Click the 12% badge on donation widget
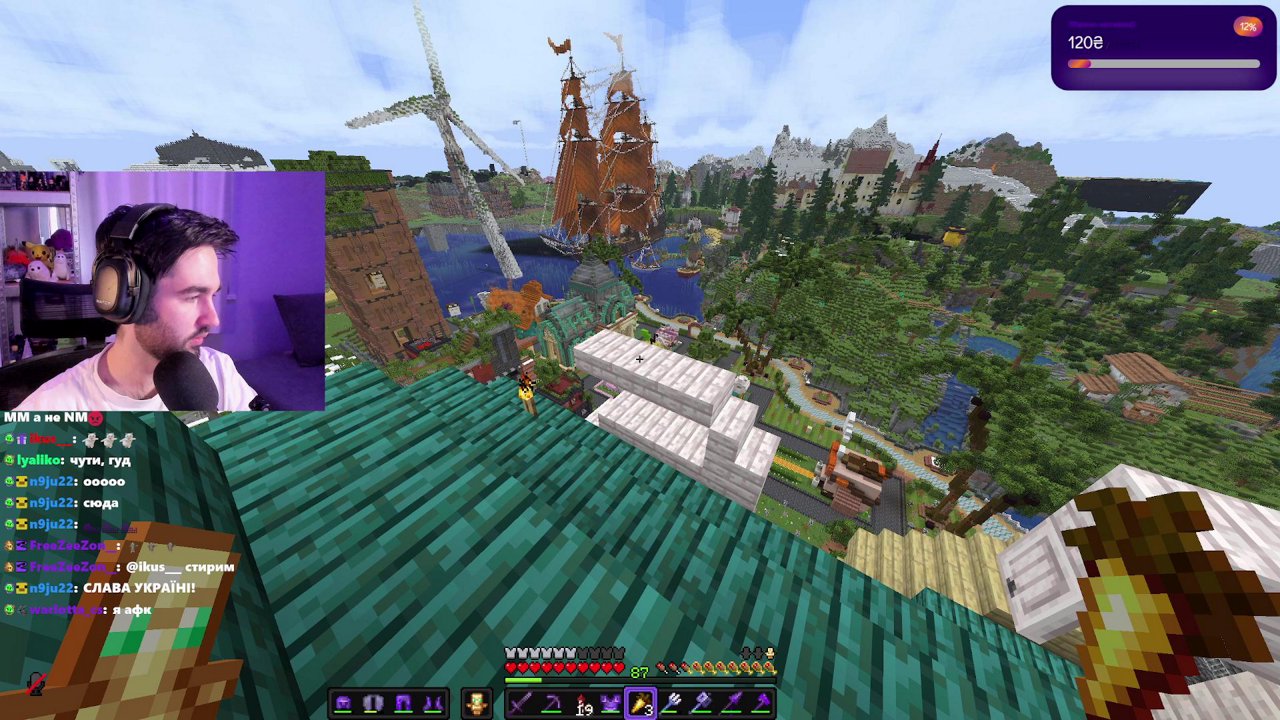This screenshot has height=720, width=1280. (1250, 27)
